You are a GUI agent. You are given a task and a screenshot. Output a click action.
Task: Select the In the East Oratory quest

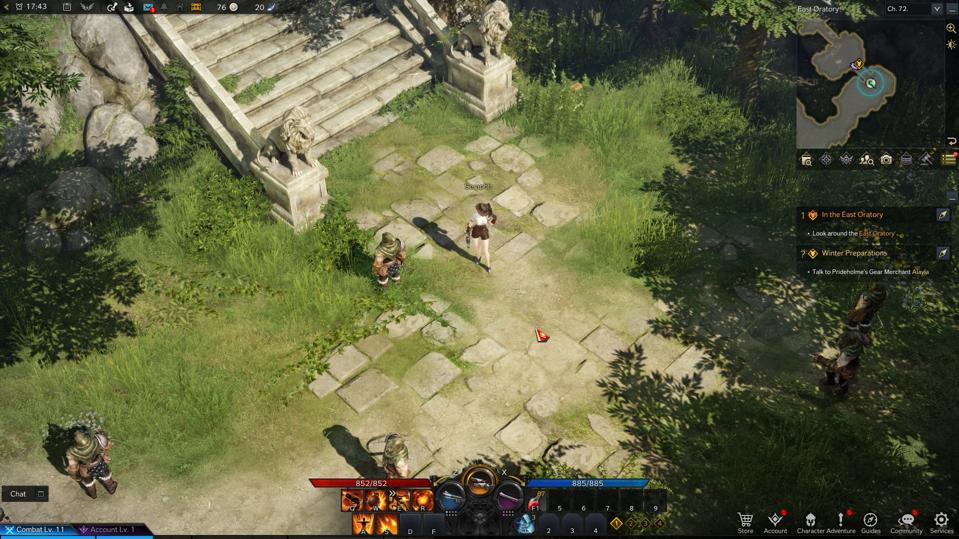click(x=852, y=215)
